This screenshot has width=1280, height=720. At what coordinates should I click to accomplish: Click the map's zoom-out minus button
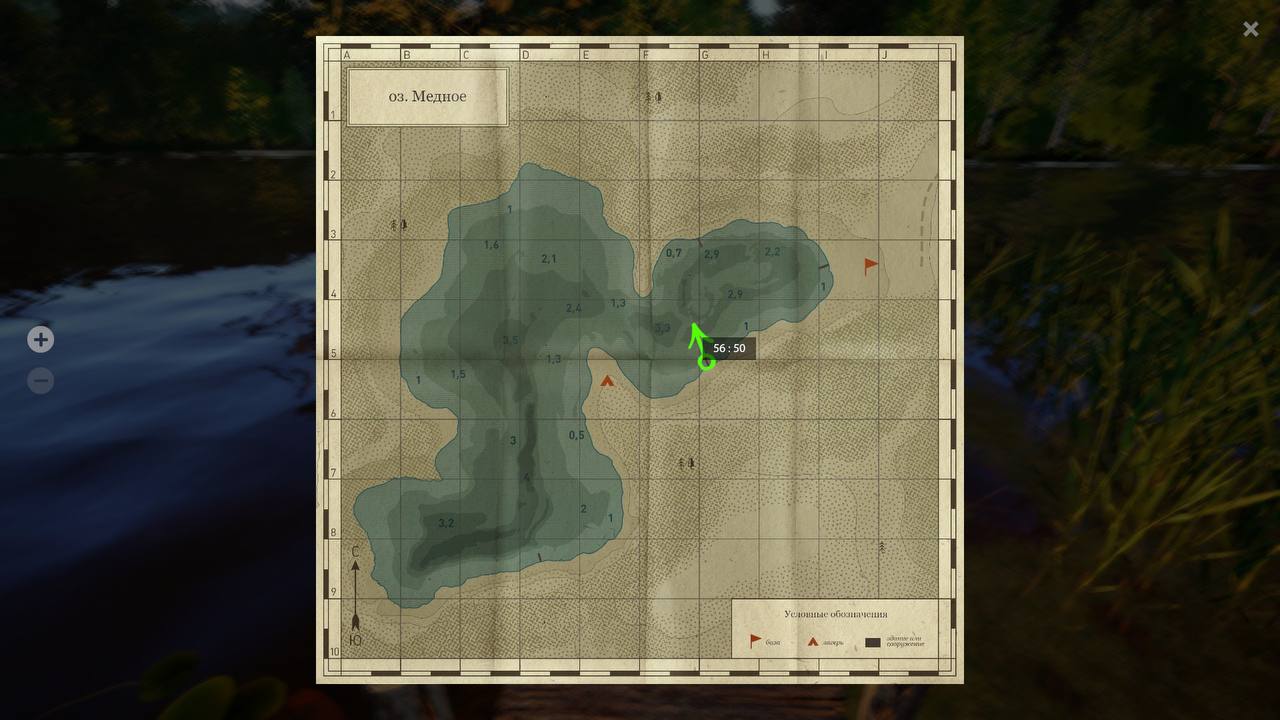tap(40, 381)
